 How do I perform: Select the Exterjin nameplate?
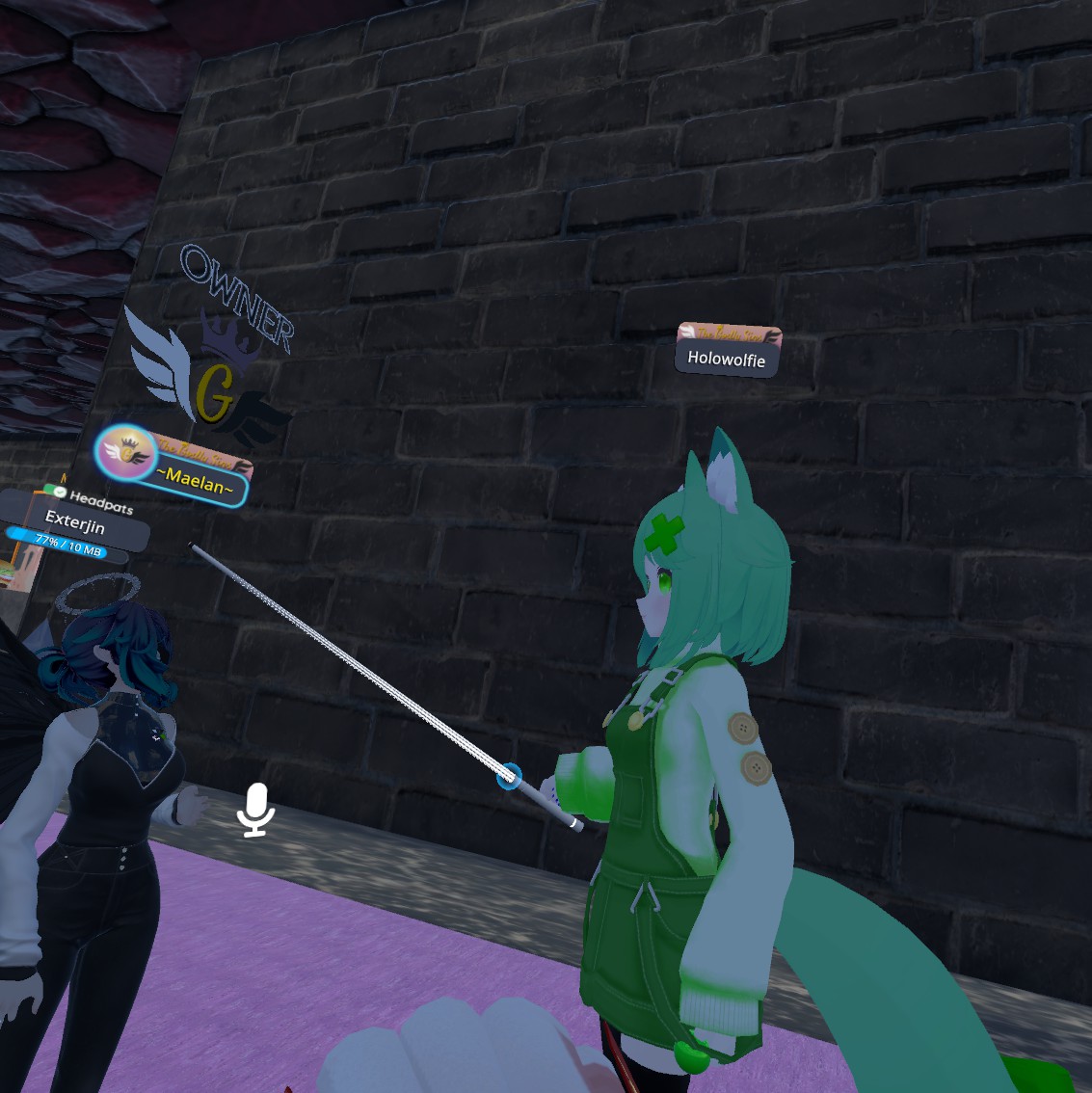(75, 525)
